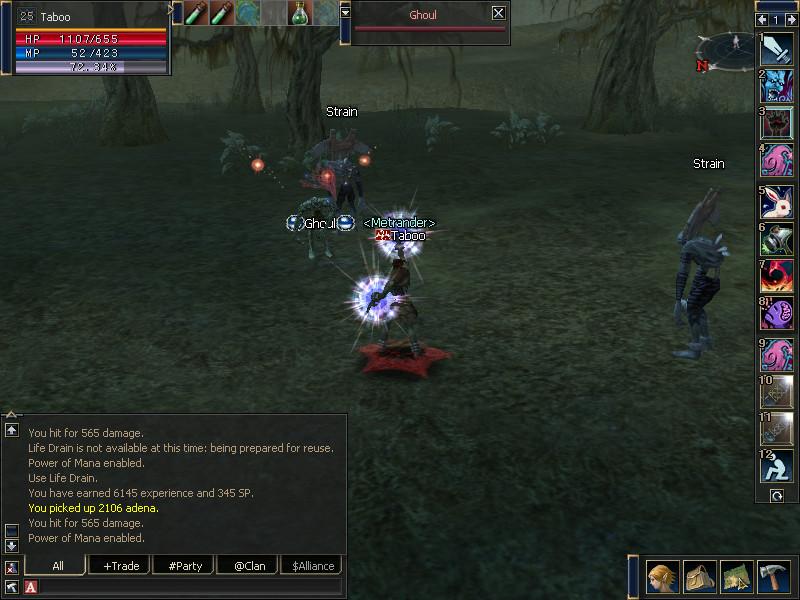Viewport: 800px width, 600px height.
Task: Click the chat text input field
Action: (190, 587)
